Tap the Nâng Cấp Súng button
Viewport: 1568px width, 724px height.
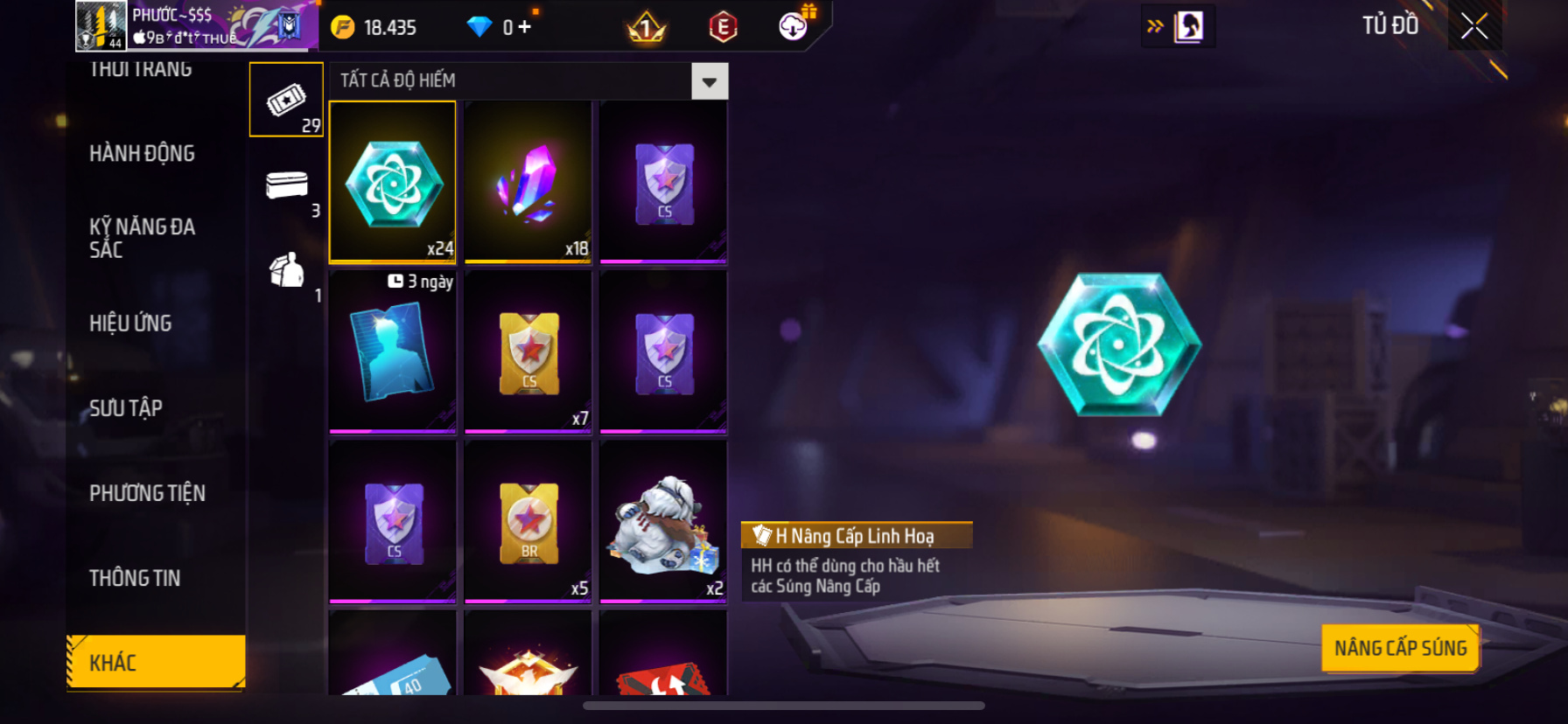[1400, 648]
